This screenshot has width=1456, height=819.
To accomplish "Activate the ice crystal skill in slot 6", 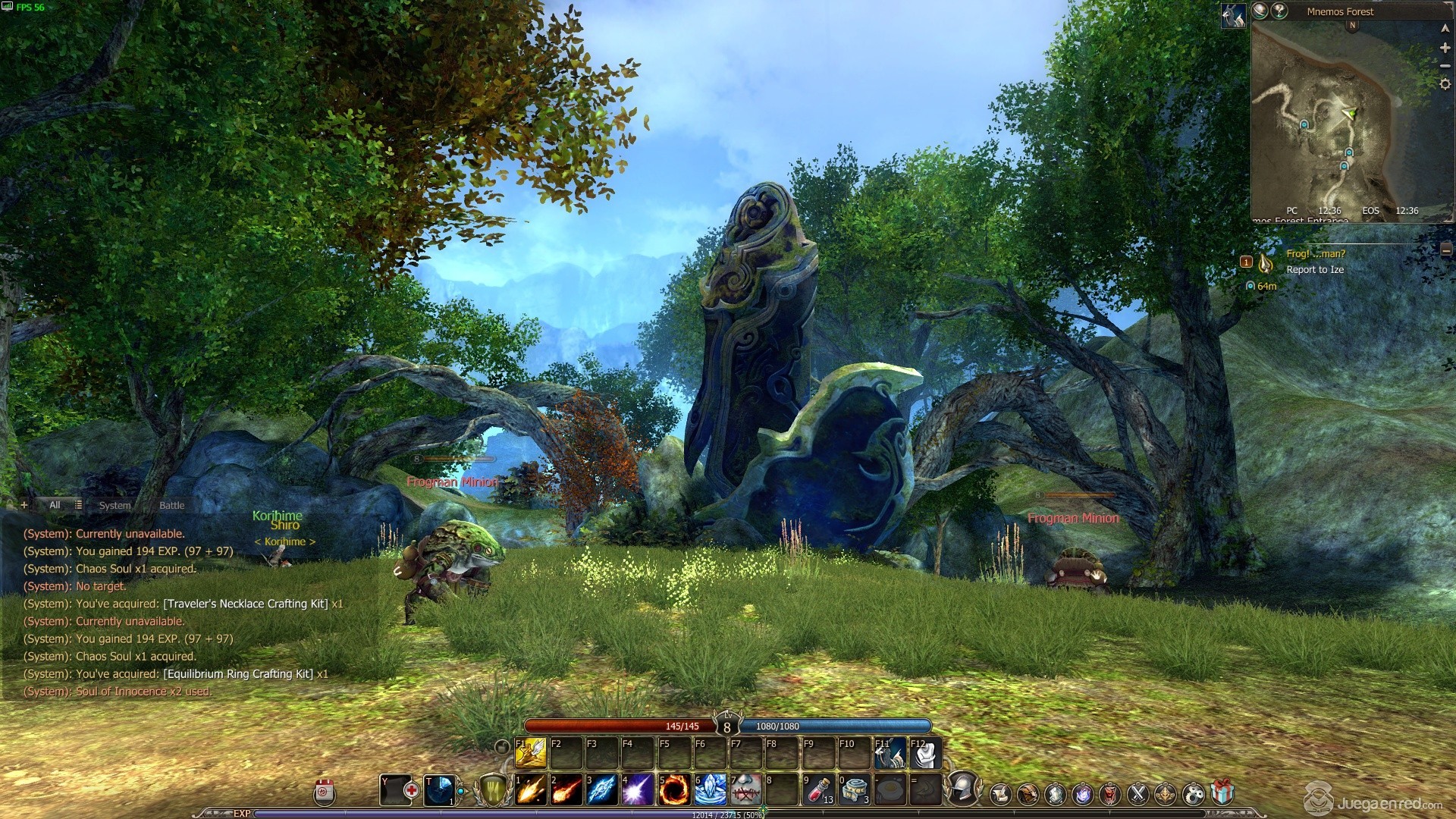I will [710, 790].
